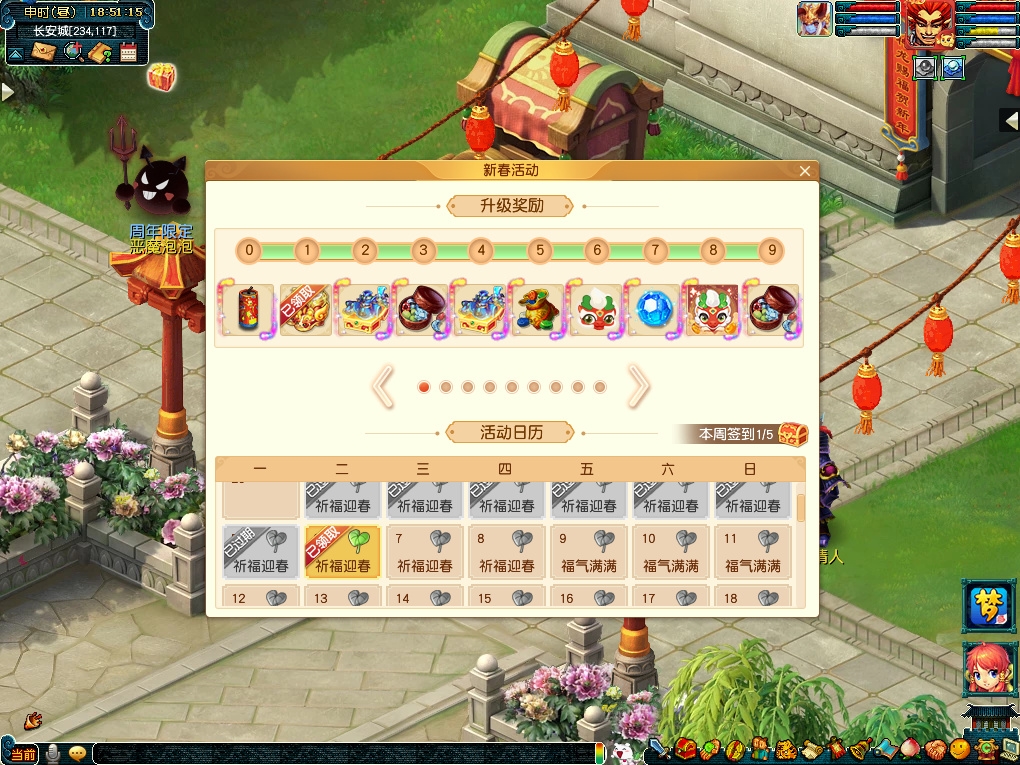
Task: Go to next reward page arrow
Action: pyautogui.click(x=638, y=387)
